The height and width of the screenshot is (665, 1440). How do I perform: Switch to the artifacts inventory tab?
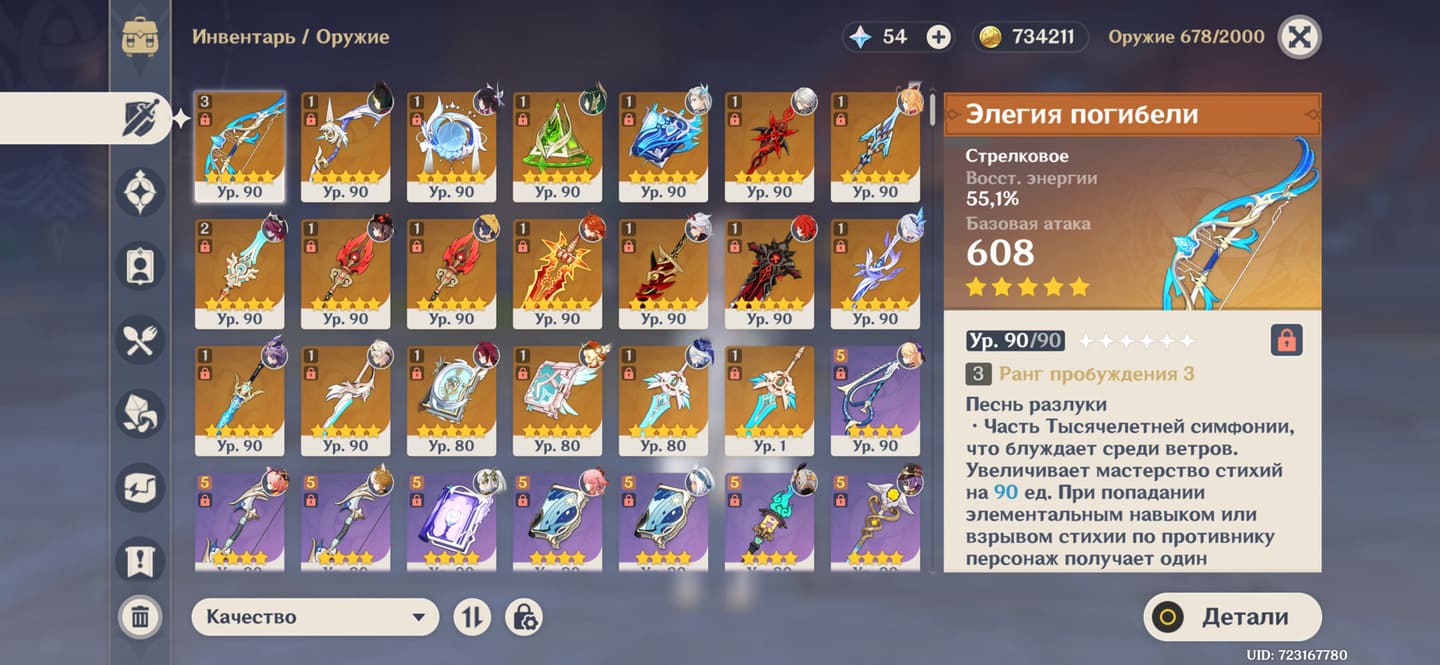(140, 191)
